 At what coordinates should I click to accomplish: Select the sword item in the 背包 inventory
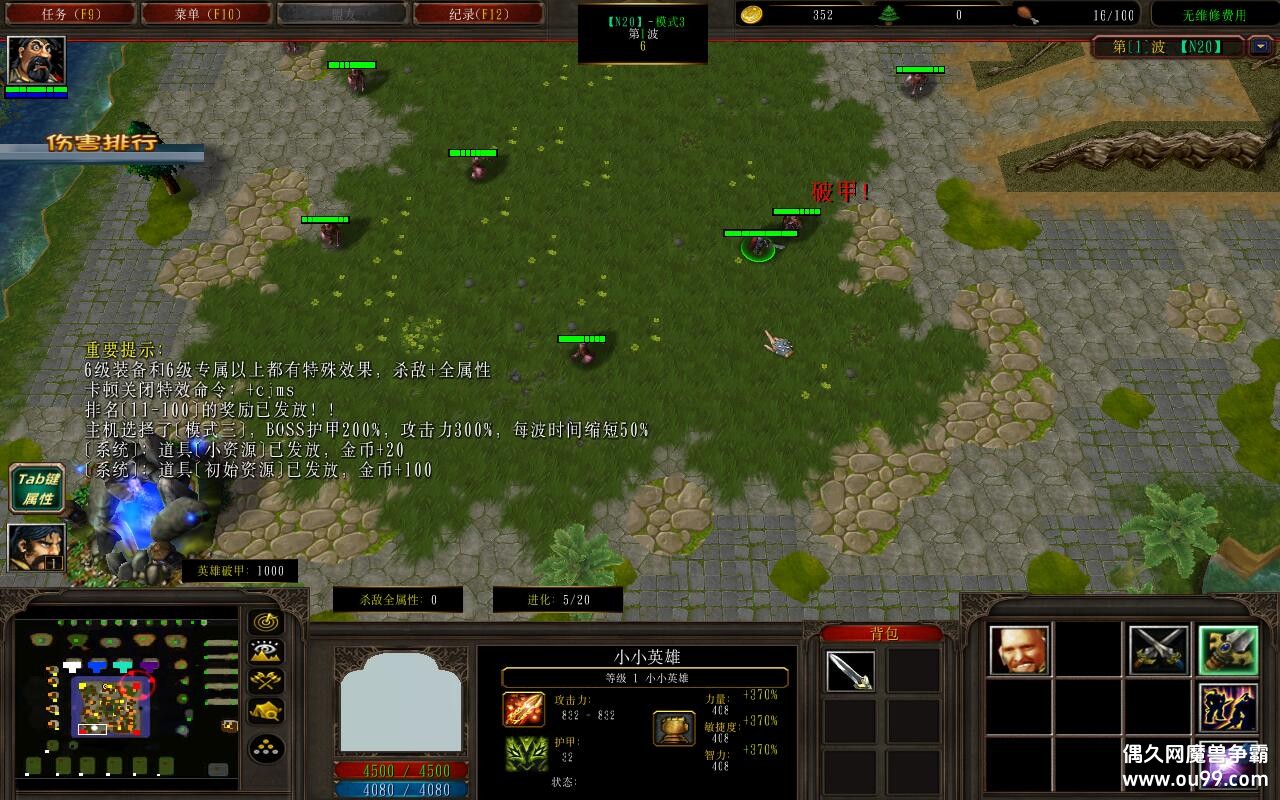850,671
